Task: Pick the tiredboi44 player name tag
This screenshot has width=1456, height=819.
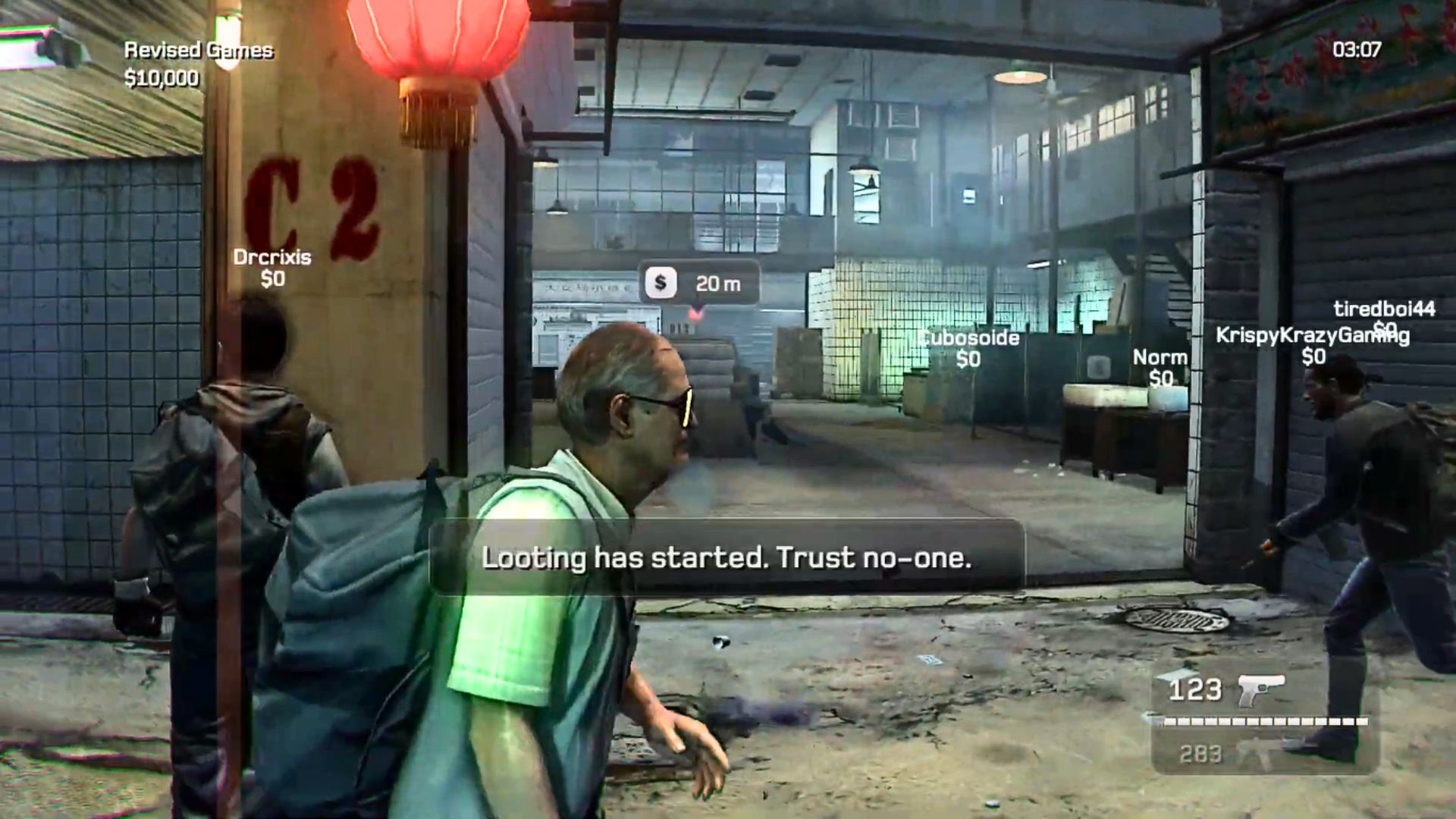Action: point(1384,309)
